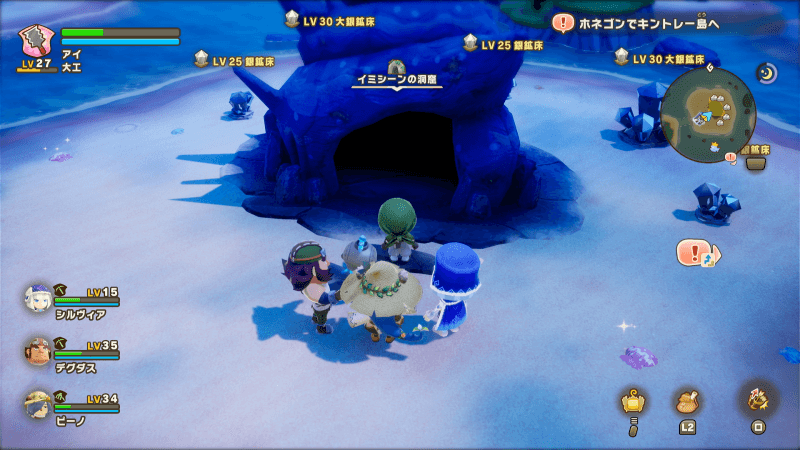Click the イミシーンの洞窟 cave entrance label
Screen dimensions: 800x450
(399, 79)
